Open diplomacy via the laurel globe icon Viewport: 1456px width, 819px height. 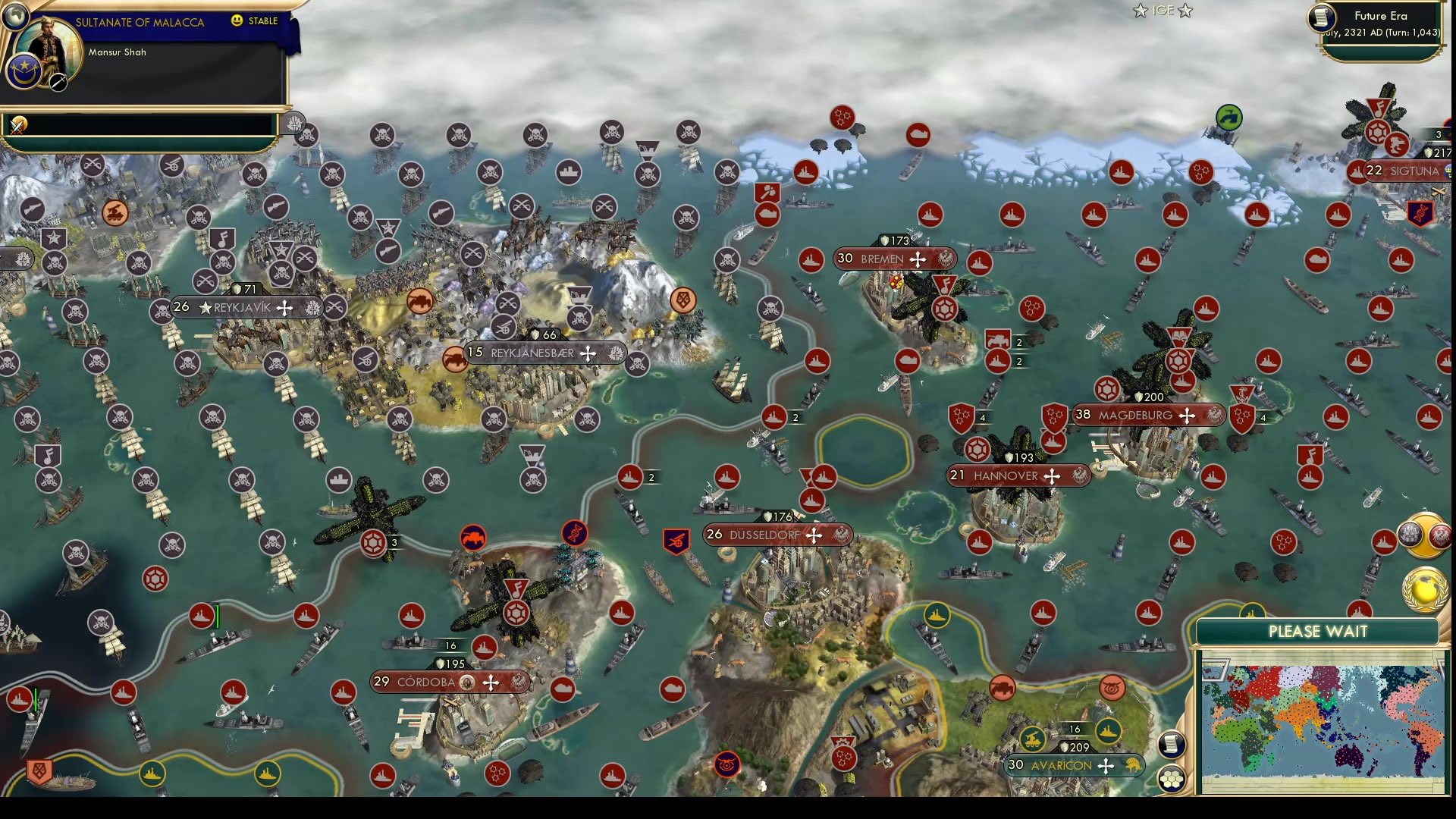pos(1424,589)
